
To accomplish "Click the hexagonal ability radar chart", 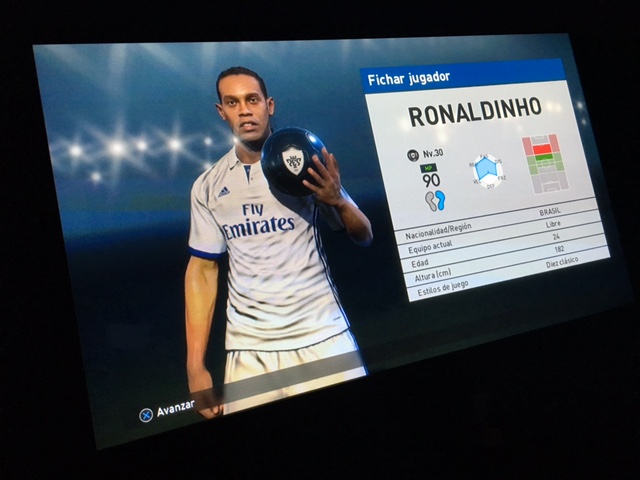I will pos(487,170).
